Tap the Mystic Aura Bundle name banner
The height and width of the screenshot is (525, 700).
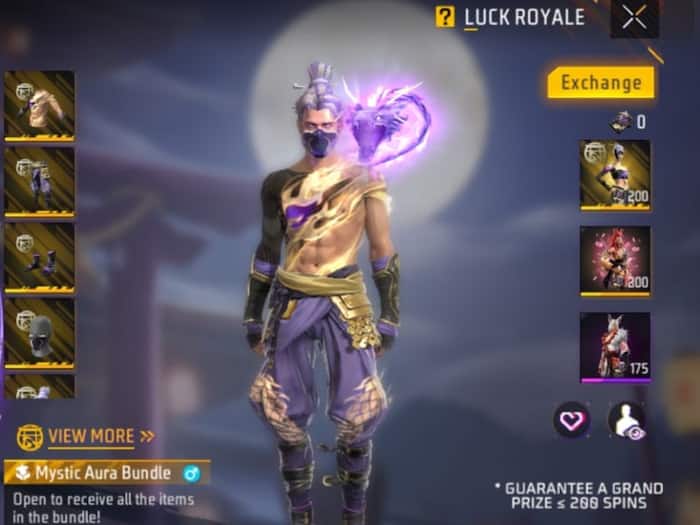[x=106, y=473]
